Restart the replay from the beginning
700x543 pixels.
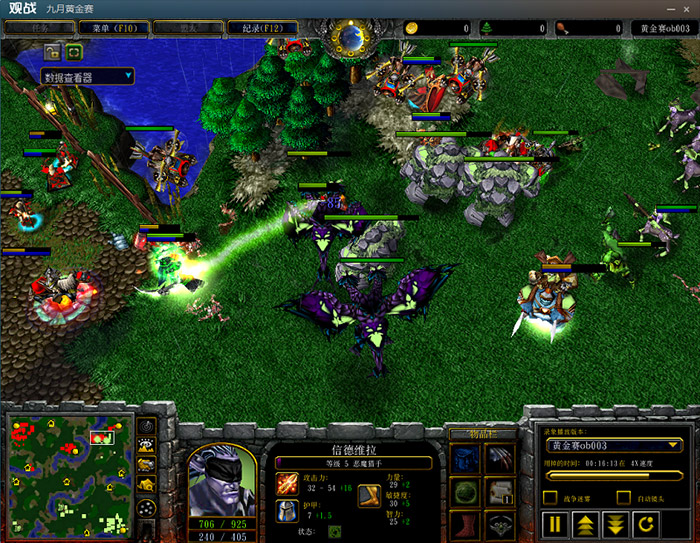coord(647,524)
